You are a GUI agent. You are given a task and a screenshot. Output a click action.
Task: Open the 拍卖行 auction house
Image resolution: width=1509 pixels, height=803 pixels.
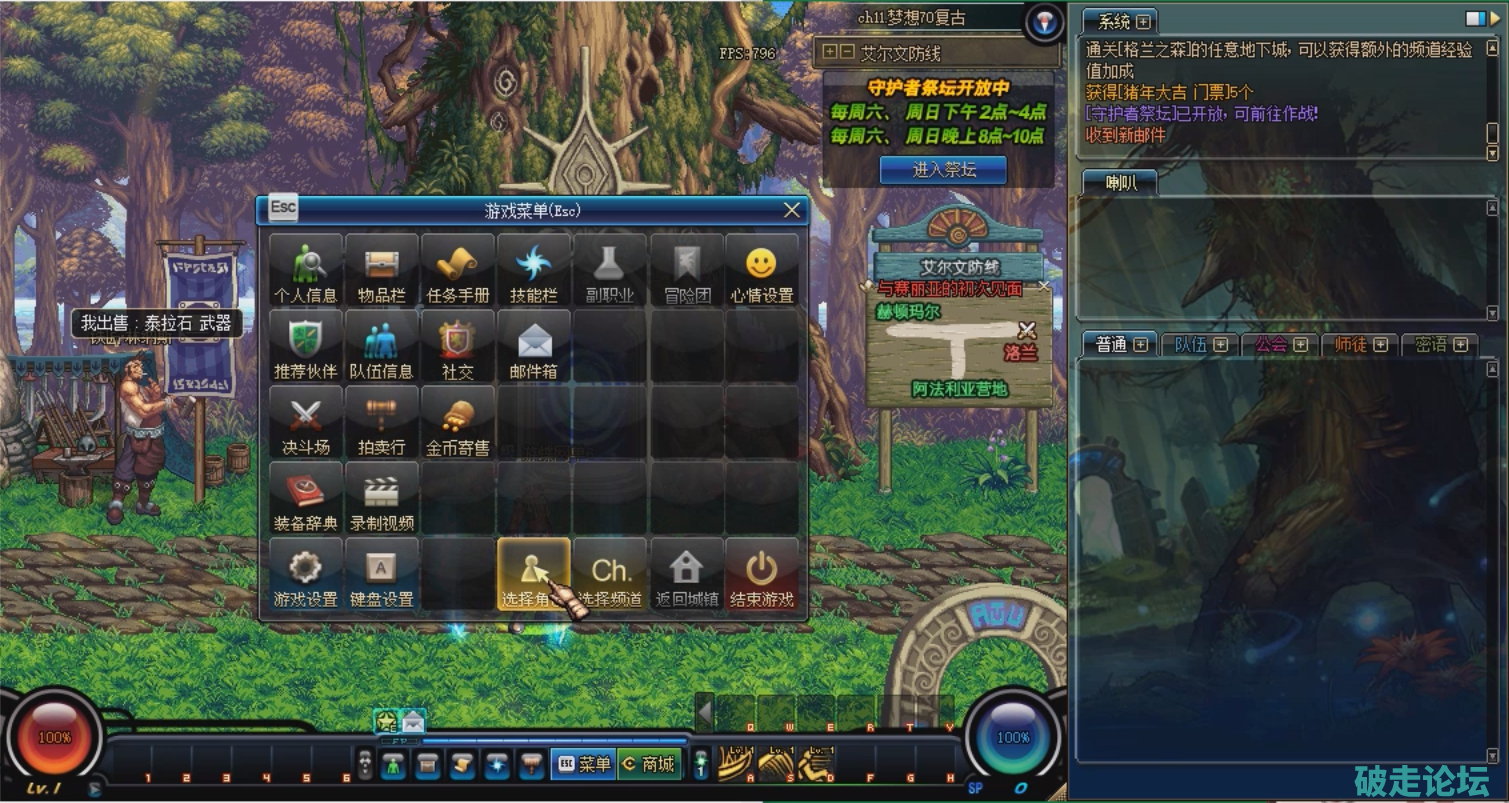(x=382, y=423)
